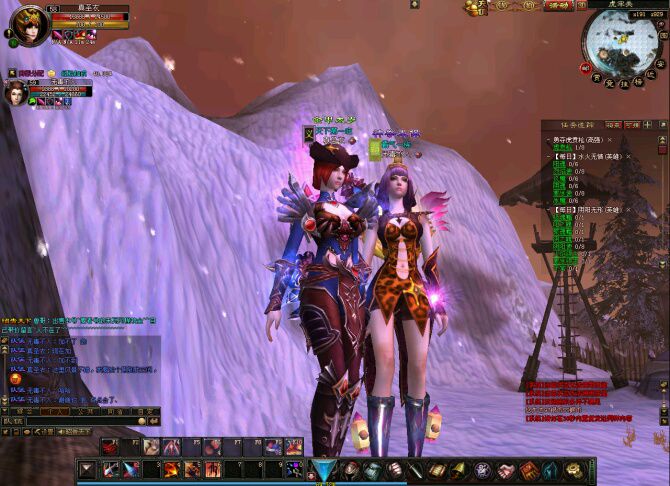This screenshot has width=670, height=486.
Task: Select the party member portrait
Action: (16, 92)
